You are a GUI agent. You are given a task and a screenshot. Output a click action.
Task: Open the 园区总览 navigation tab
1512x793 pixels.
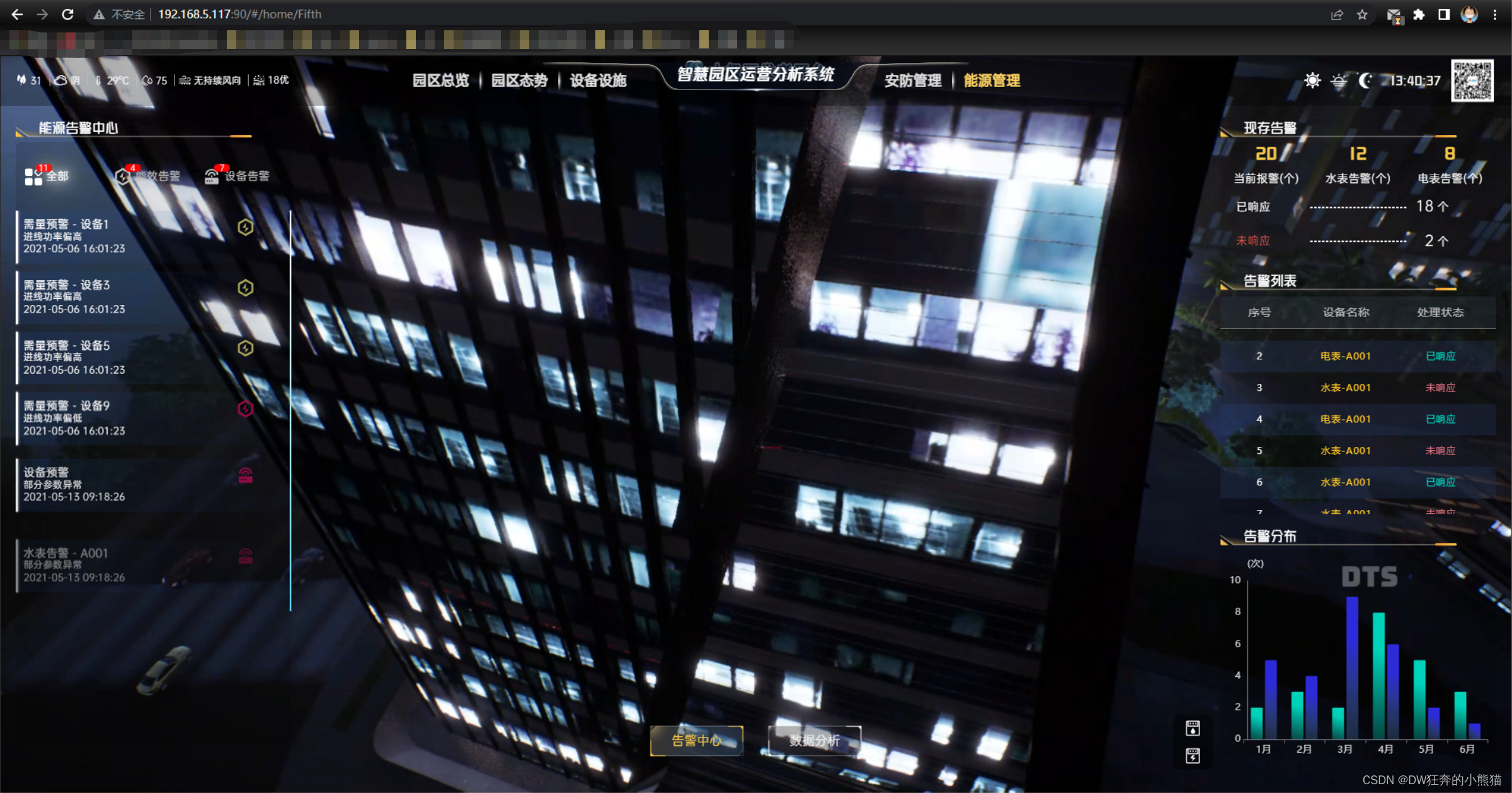click(x=440, y=81)
